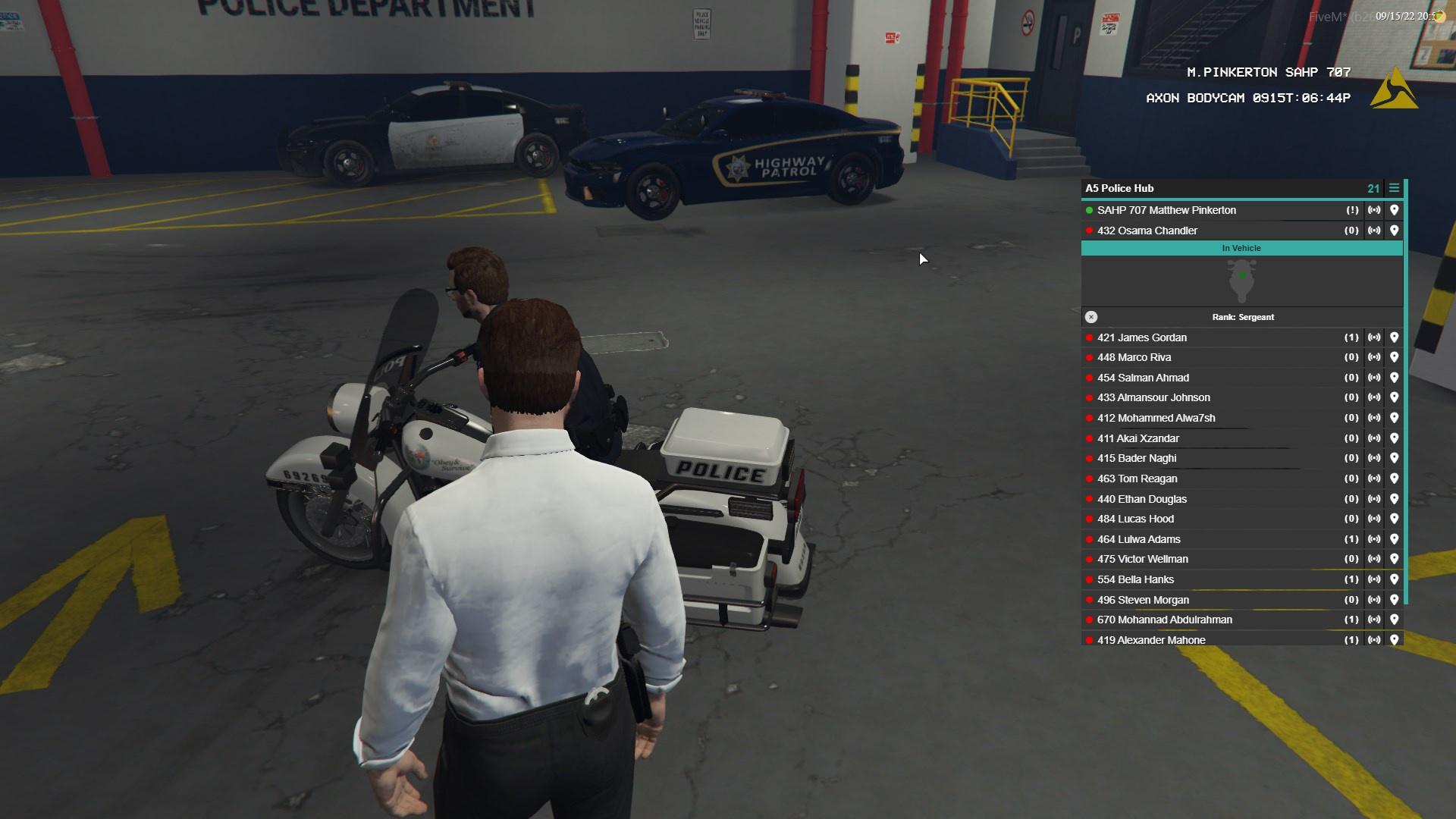
Task: Expand the details row for 464 Lulwa Adams
Action: point(1183,539)
